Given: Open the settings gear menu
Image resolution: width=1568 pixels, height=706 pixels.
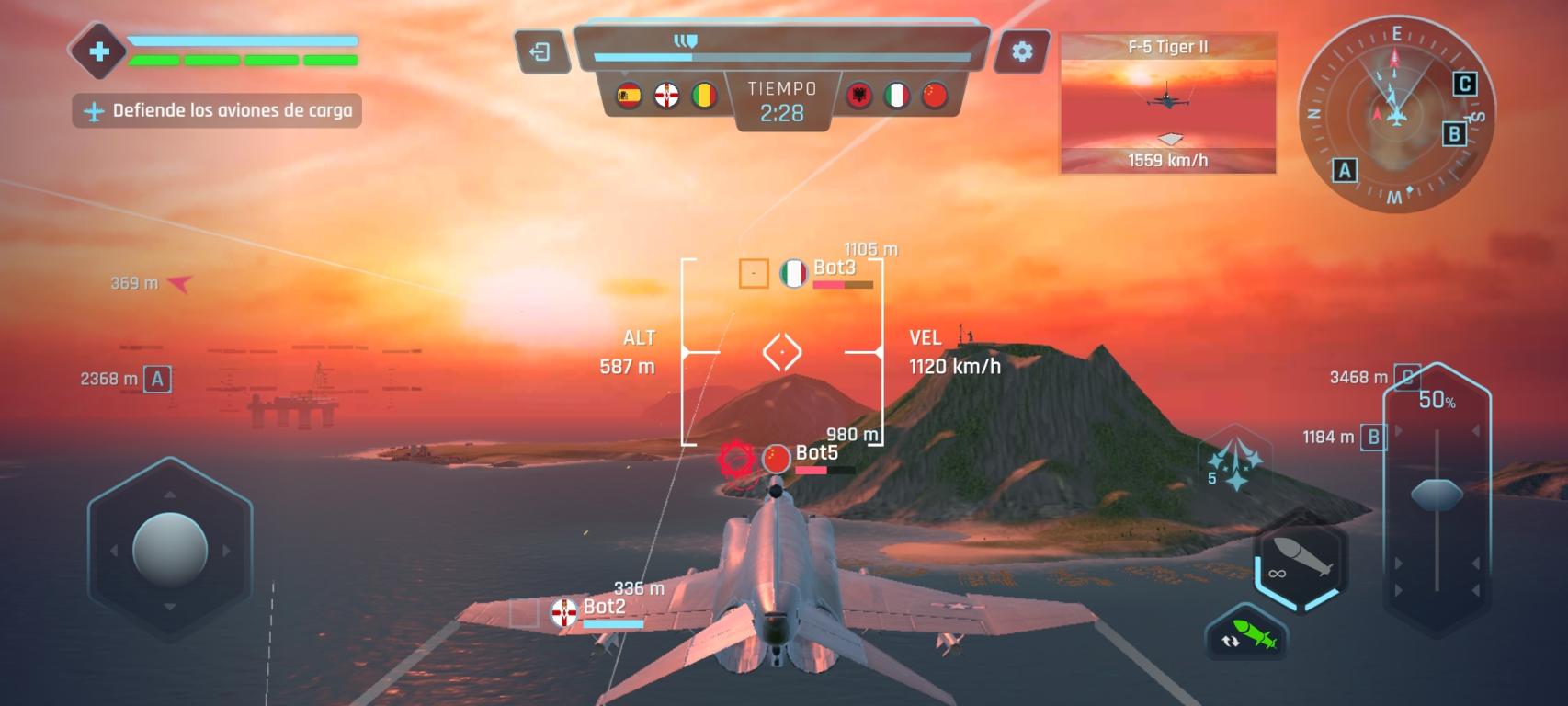Looking at the screenshot, I should pyautogui.click(x=1021, y=52).
